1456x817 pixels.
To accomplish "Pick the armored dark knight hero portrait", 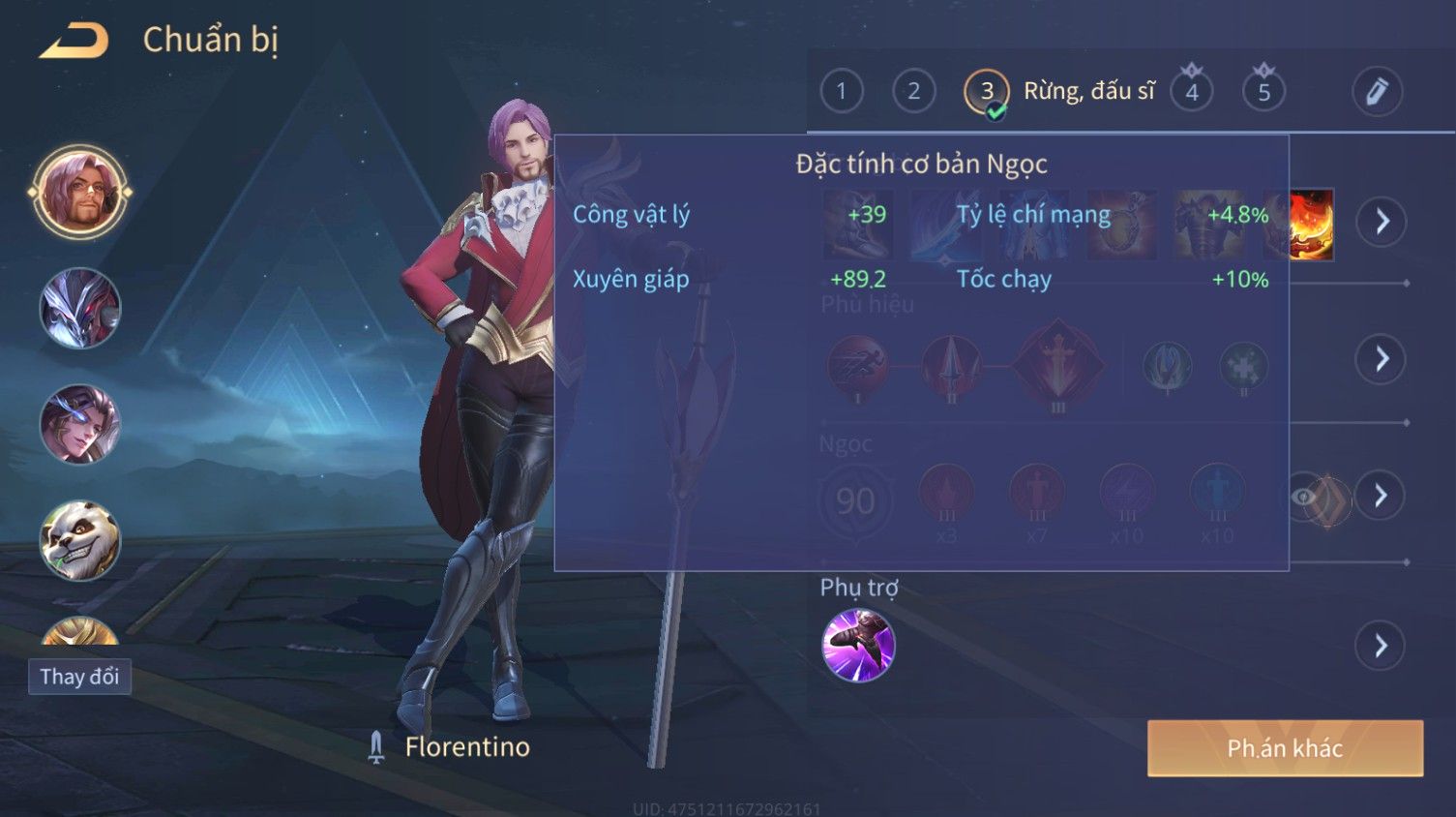I will (x=79, y=309).
